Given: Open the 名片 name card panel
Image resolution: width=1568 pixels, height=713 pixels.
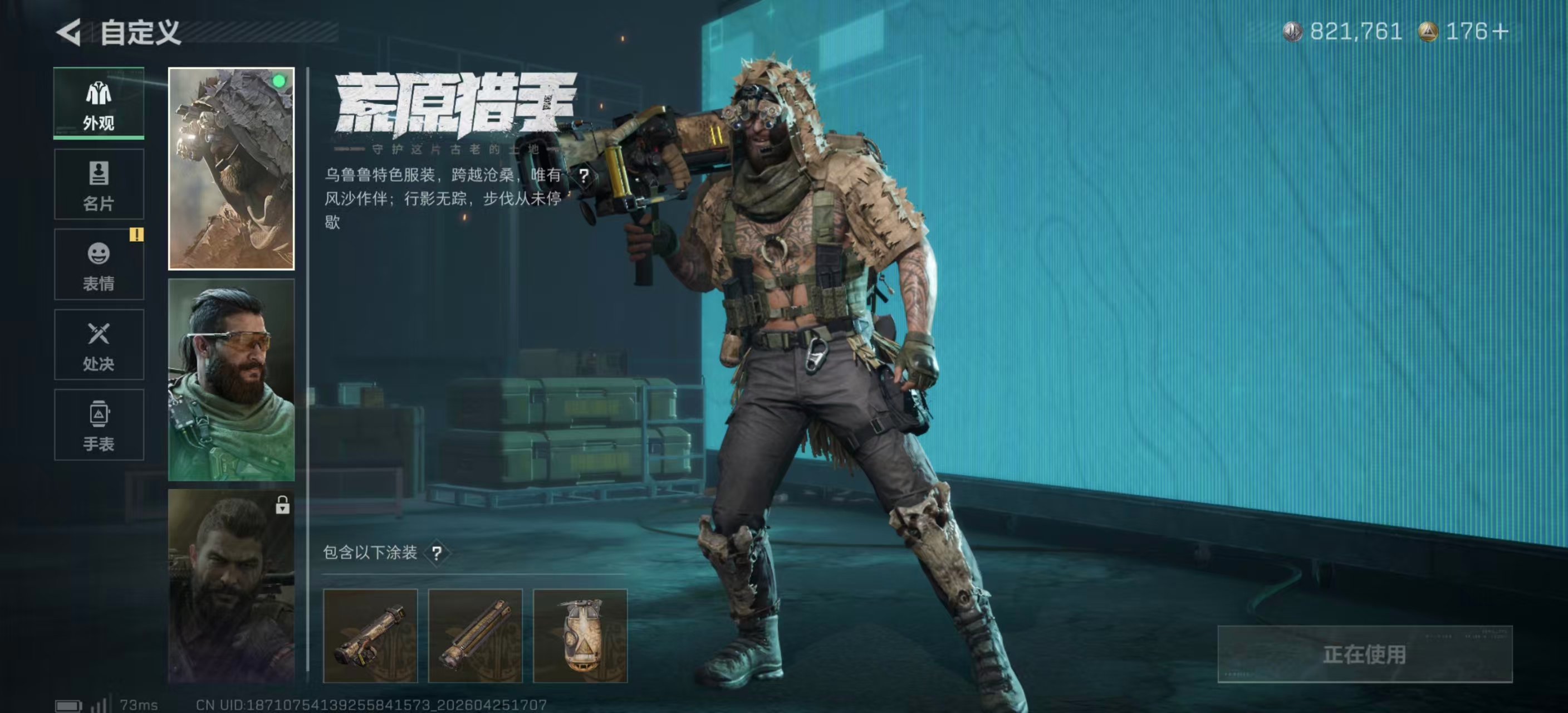Looking at the screenshot, I should [99, 184].
